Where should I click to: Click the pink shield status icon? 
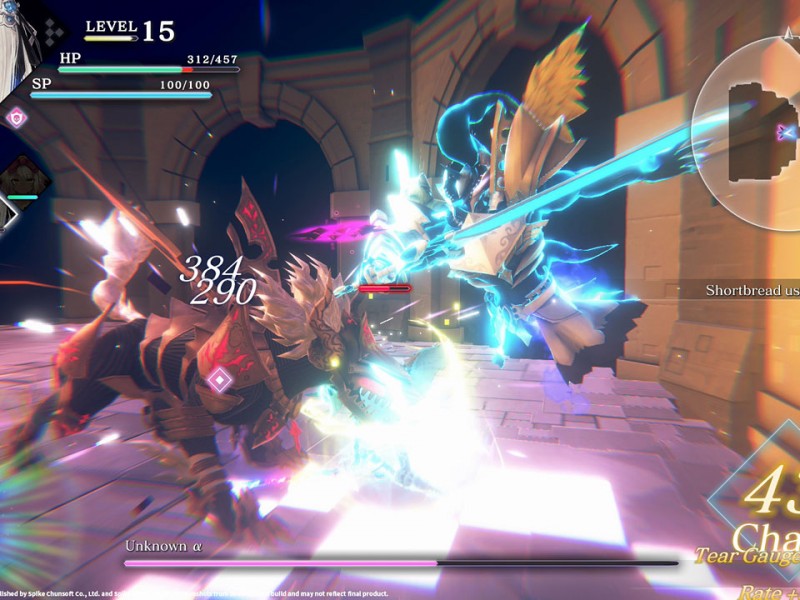tap(17, 118)
